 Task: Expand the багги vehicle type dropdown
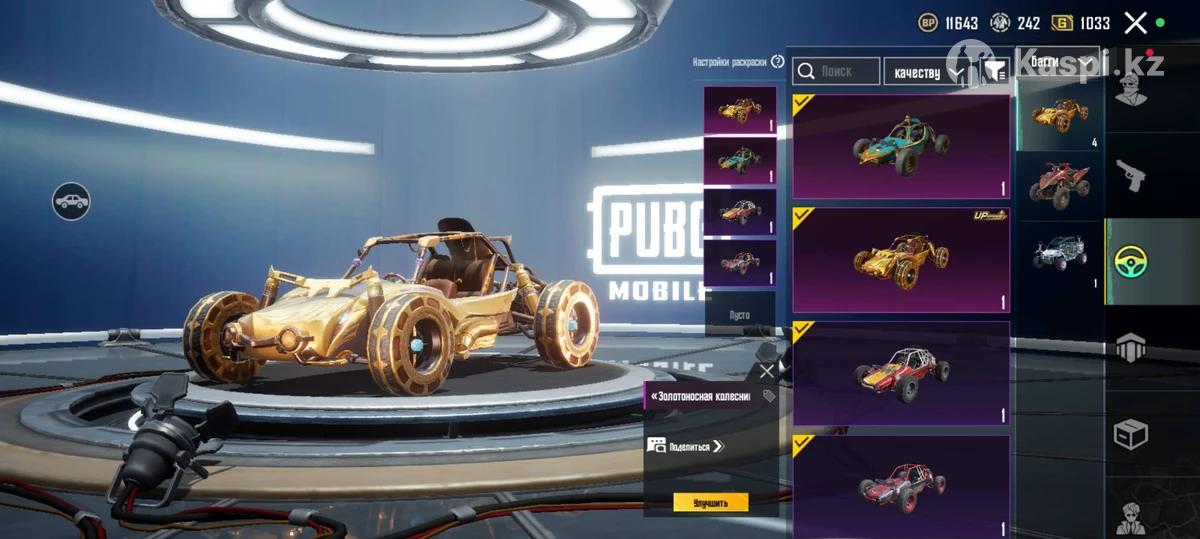click(1058, 61)
